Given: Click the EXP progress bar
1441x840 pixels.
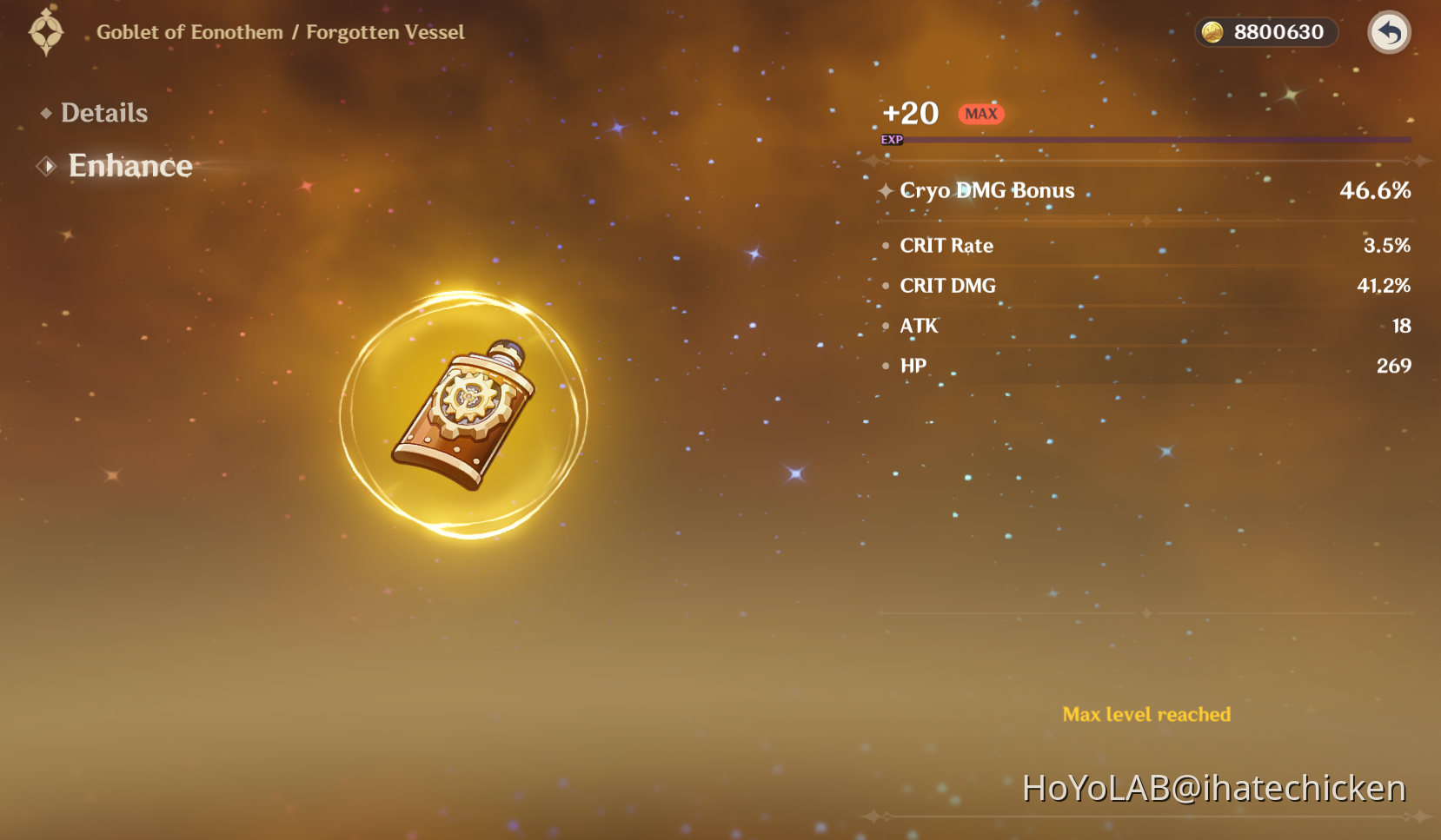Looking at the screenshot, I should [1145, 140].
